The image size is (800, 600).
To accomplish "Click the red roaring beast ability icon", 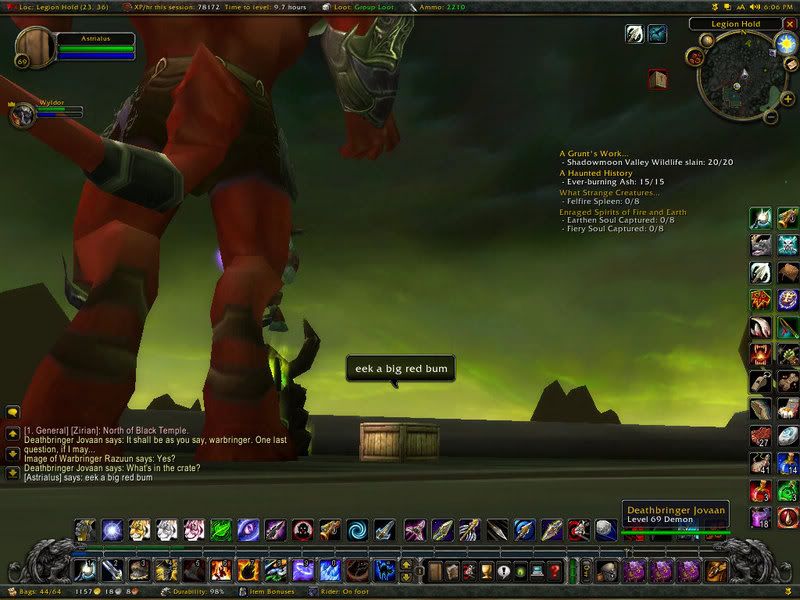I will [x=761, y=355].
